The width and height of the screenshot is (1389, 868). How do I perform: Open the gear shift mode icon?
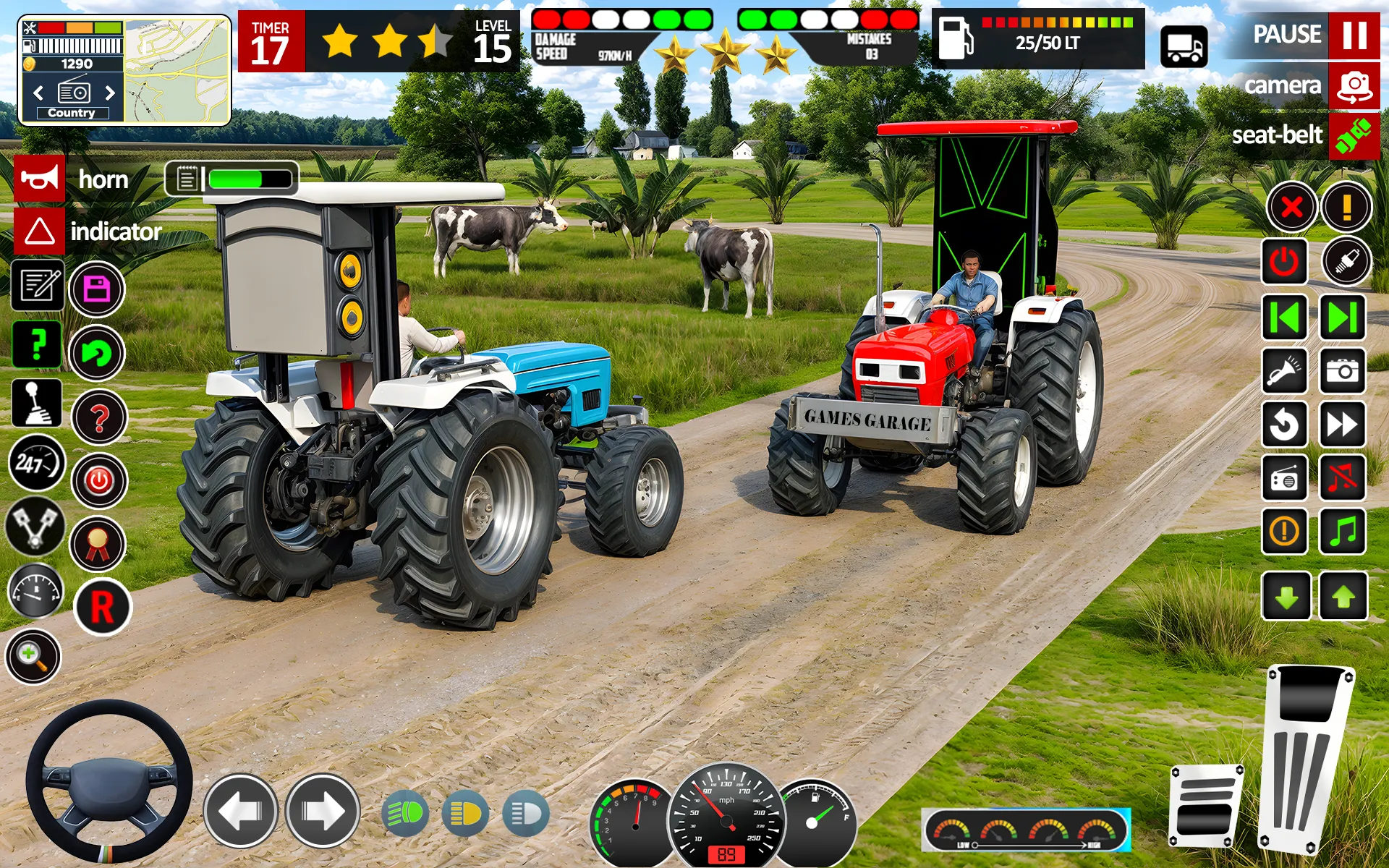pyautogui.click(x=38, y=404)
